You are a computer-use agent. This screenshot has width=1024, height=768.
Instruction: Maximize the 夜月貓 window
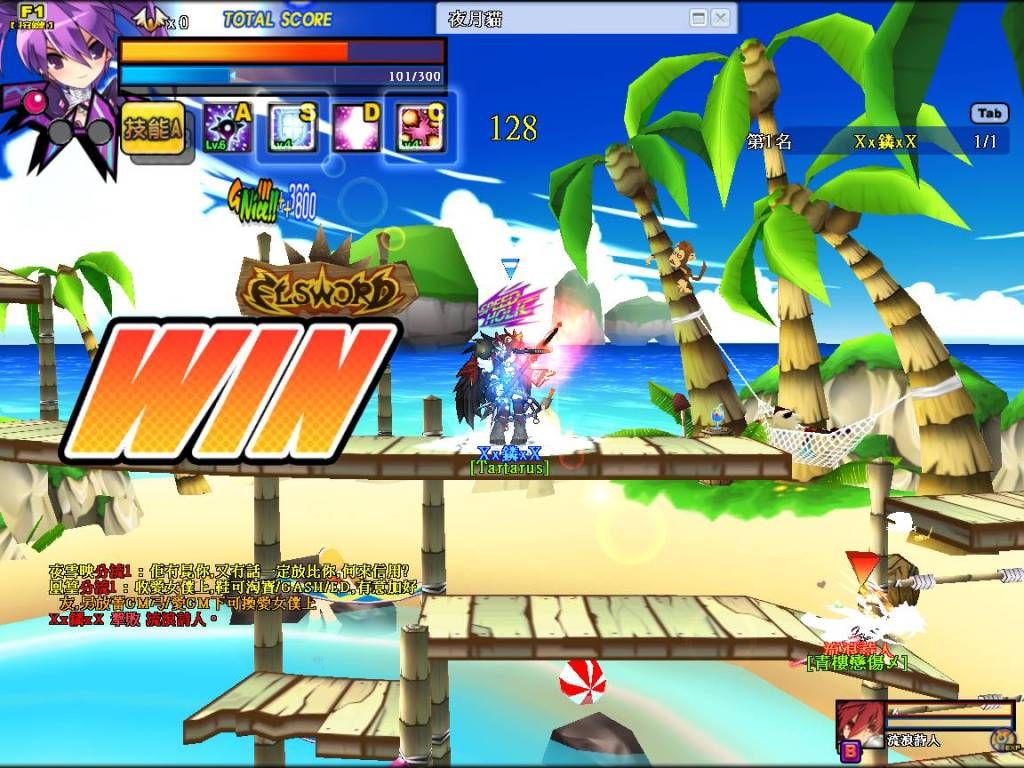tap(698, 18)
